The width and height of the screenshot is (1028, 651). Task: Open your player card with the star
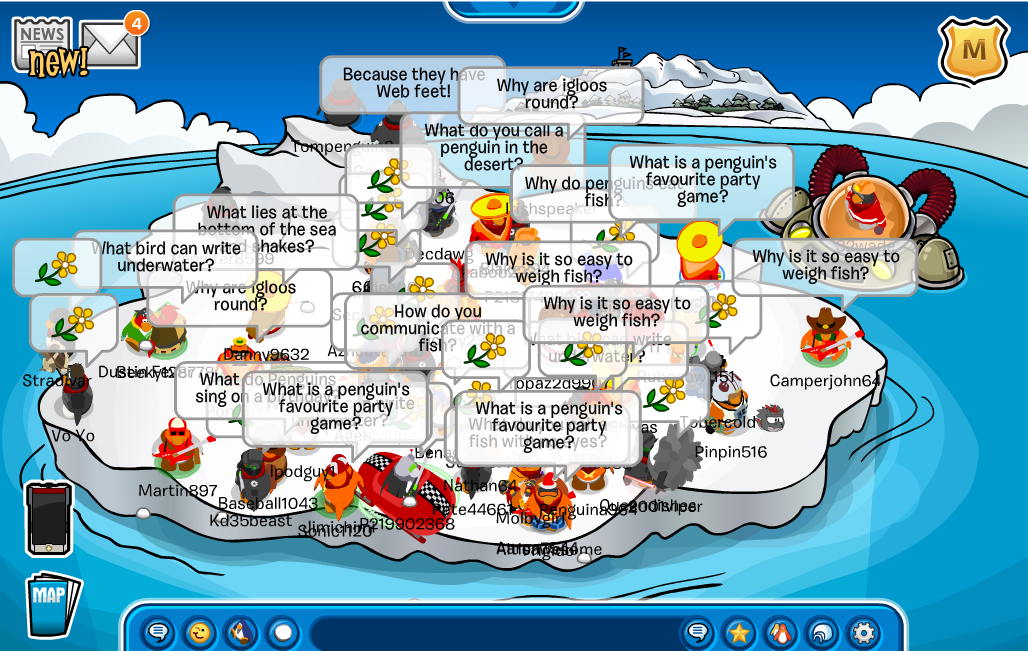pos(739,632)
